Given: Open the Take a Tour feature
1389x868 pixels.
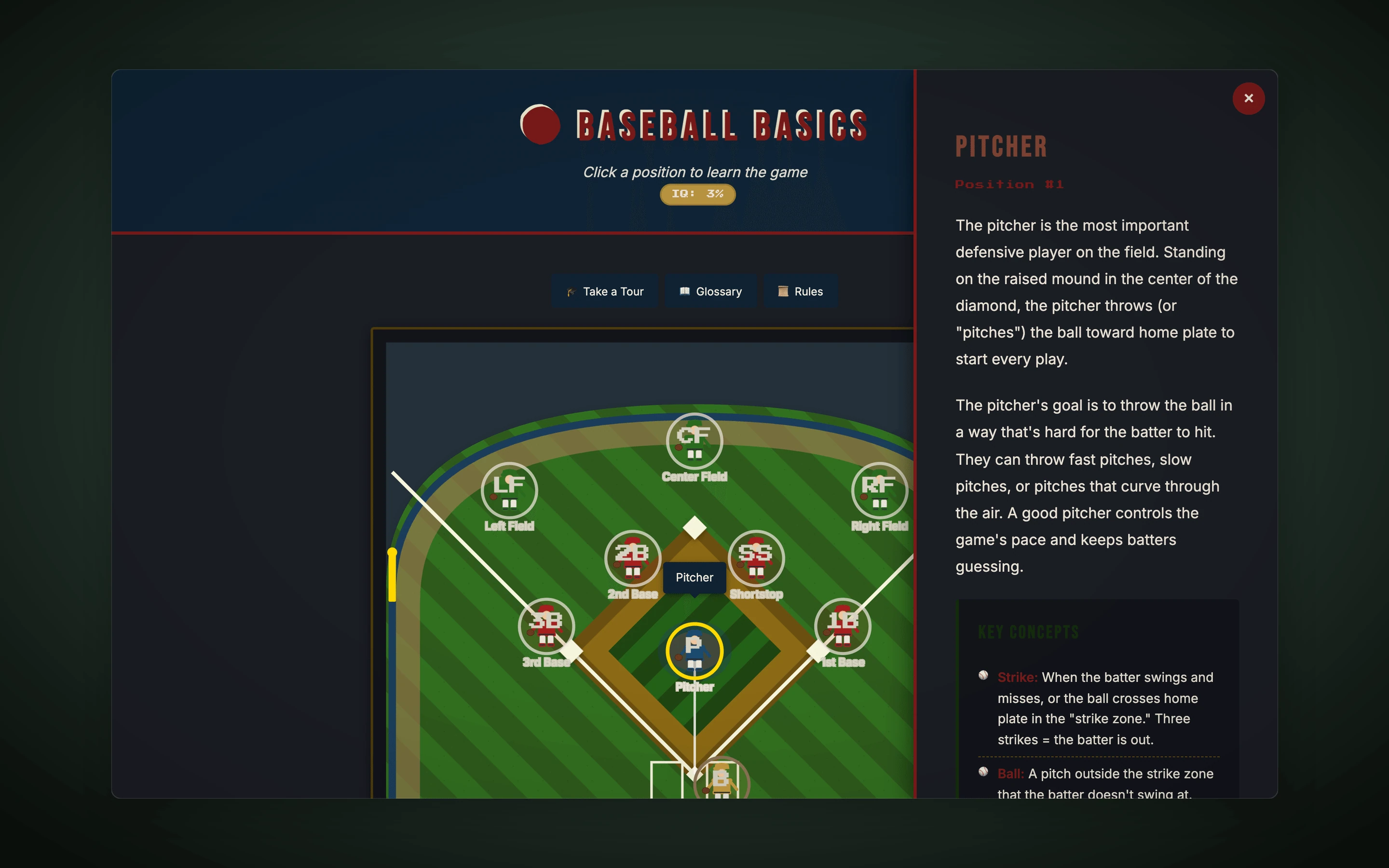Looking at the screenshot, I should (x=604, y=291).
